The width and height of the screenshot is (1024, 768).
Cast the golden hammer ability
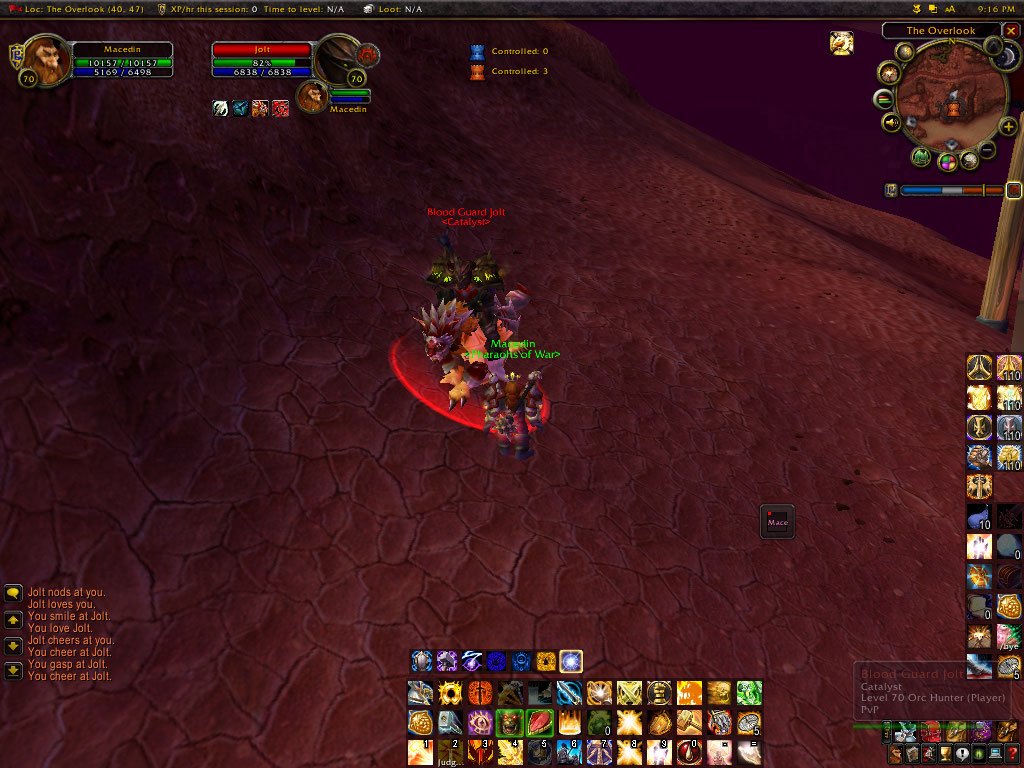click(690, 722)
